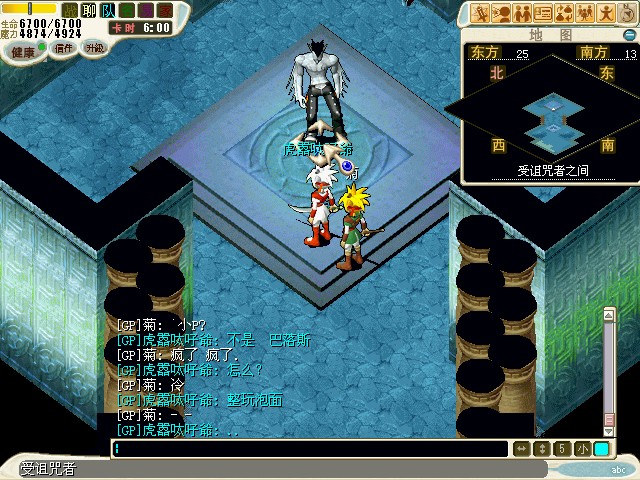Minimize the 地图 map panel
Viewport: 640px width, 480px height.
pos(628,33)
